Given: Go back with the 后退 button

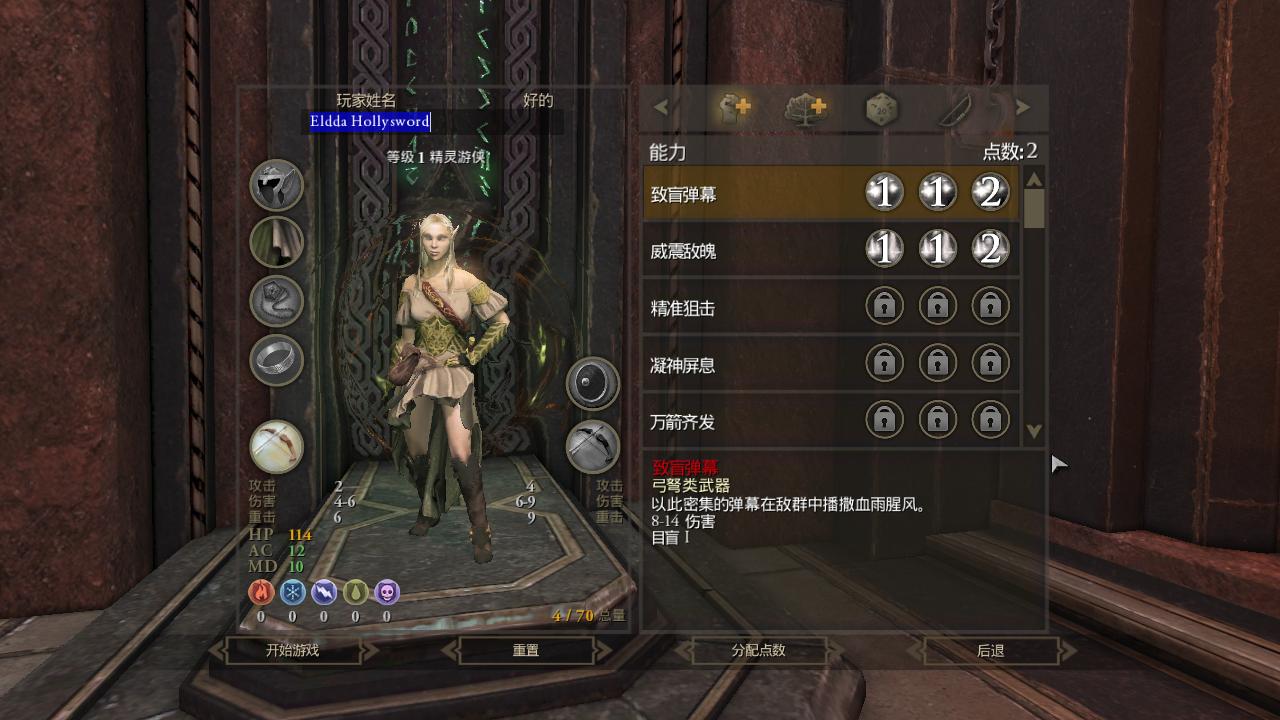Looking at the screenshot, I should pos(990,650).
